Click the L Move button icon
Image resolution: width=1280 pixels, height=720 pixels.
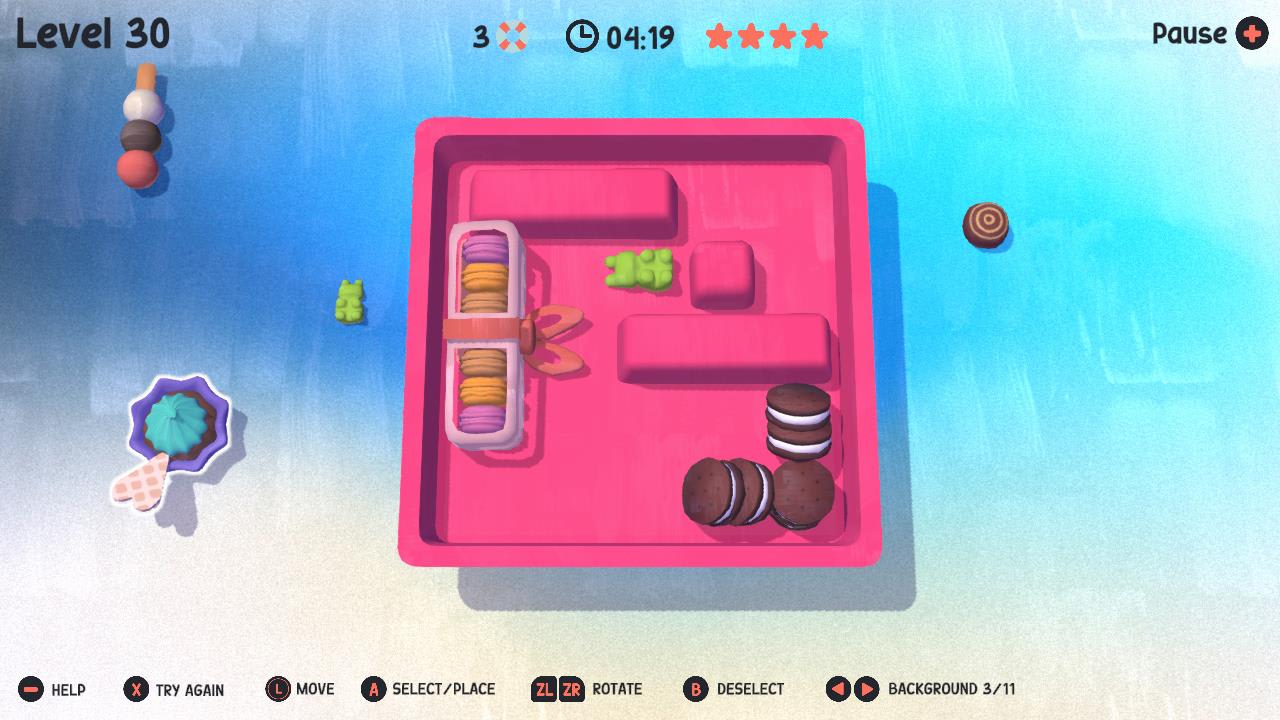277,689
